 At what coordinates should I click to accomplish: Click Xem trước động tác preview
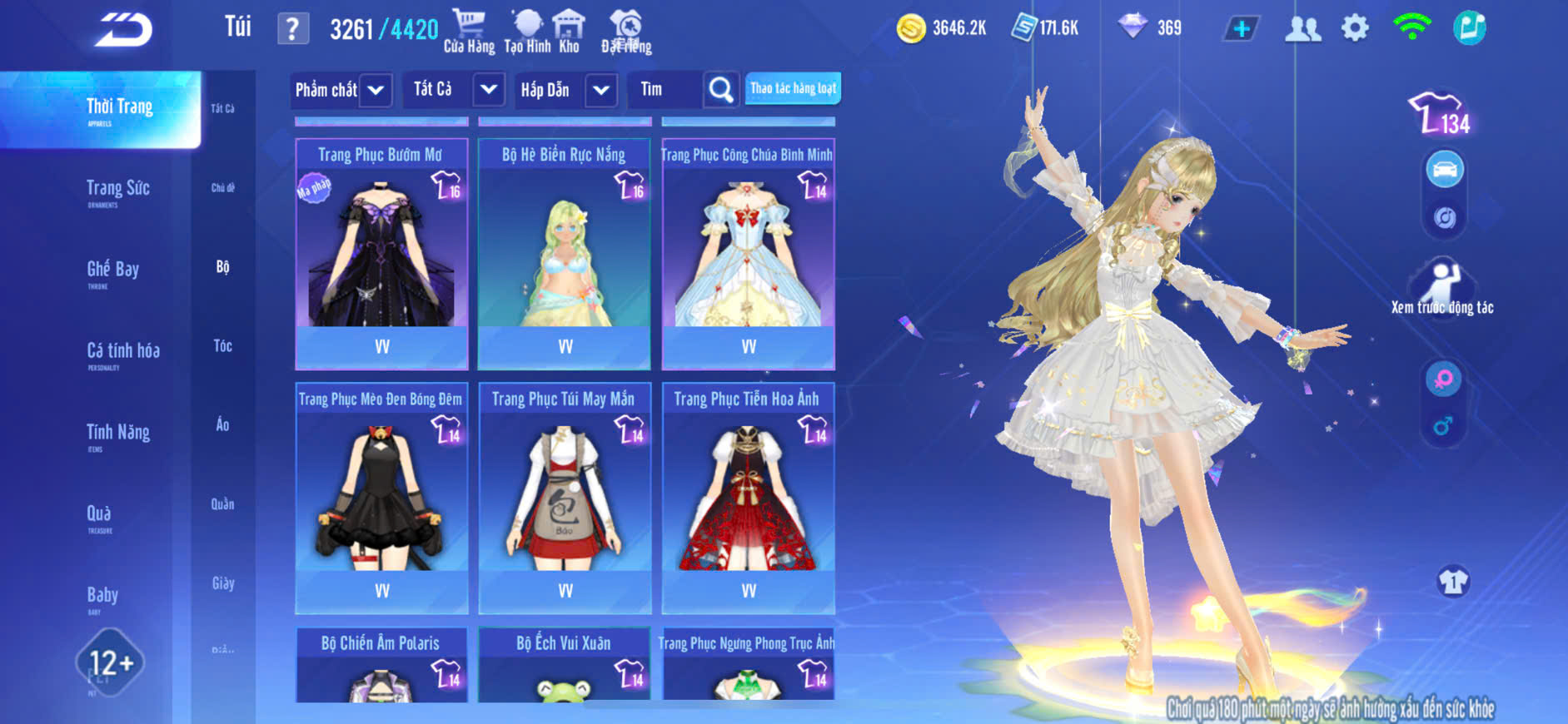[x=1441, y=288]
